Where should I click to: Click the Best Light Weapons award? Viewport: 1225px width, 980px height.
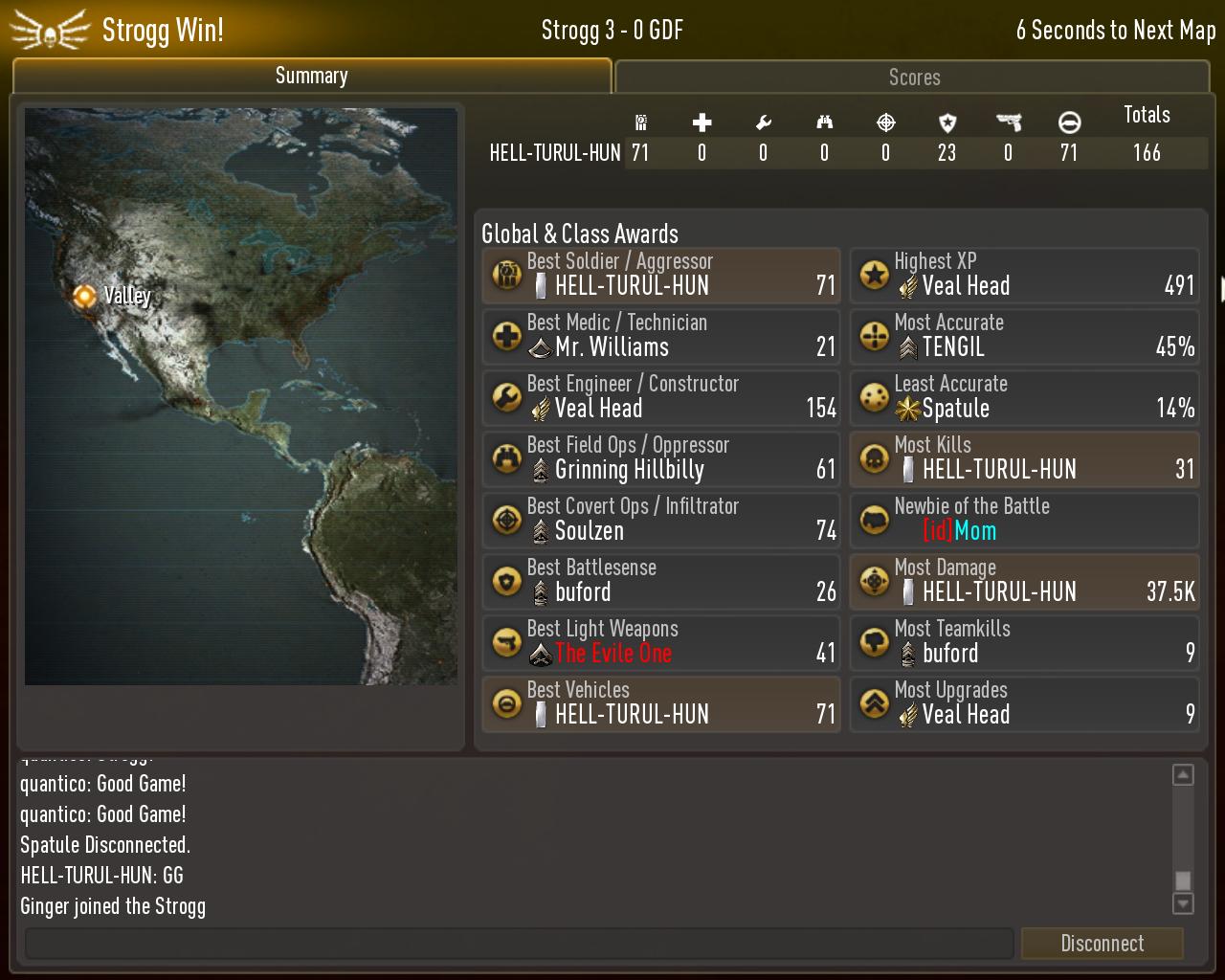click(661, 643)
